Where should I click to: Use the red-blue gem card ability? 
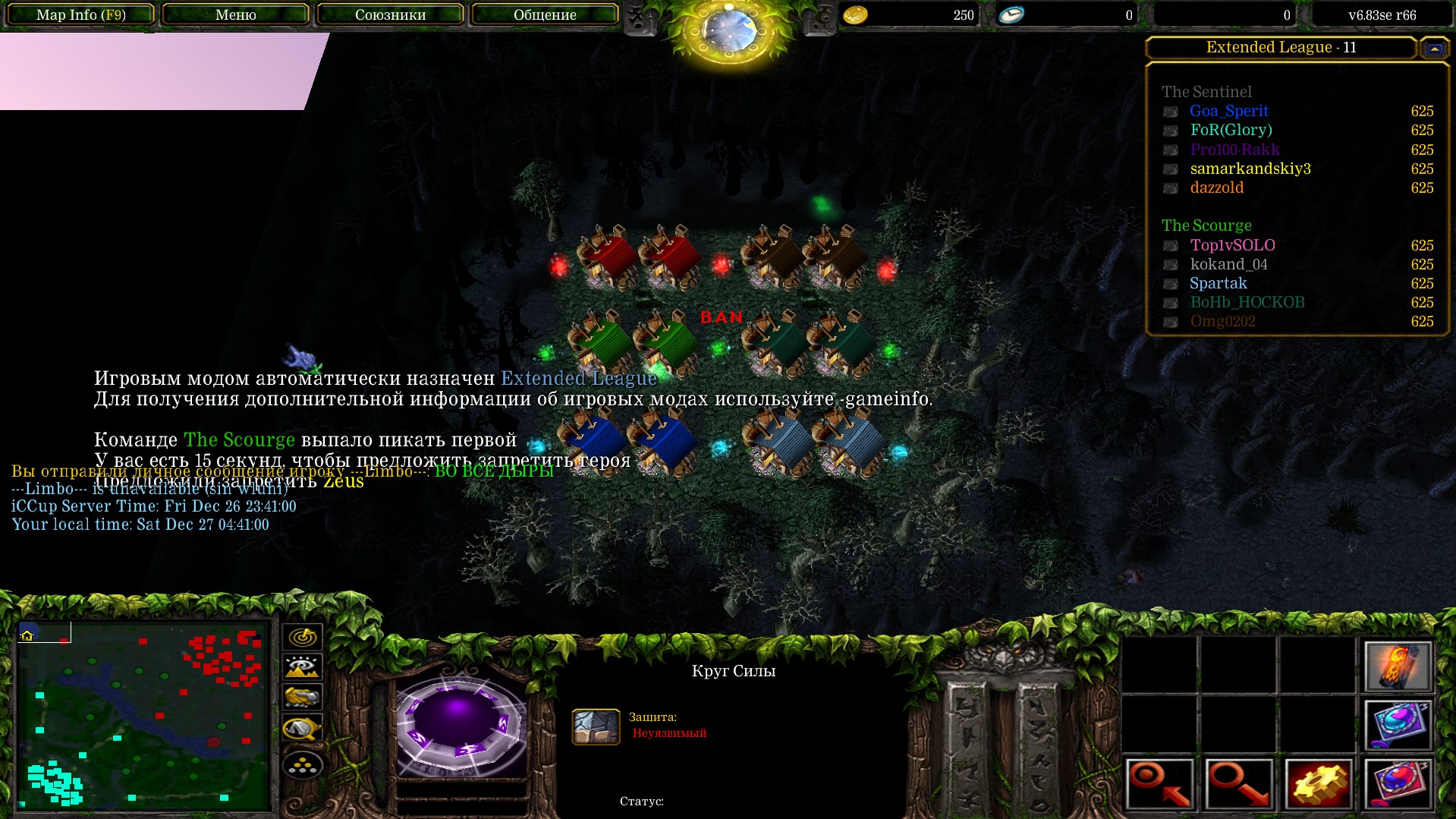1398,783
